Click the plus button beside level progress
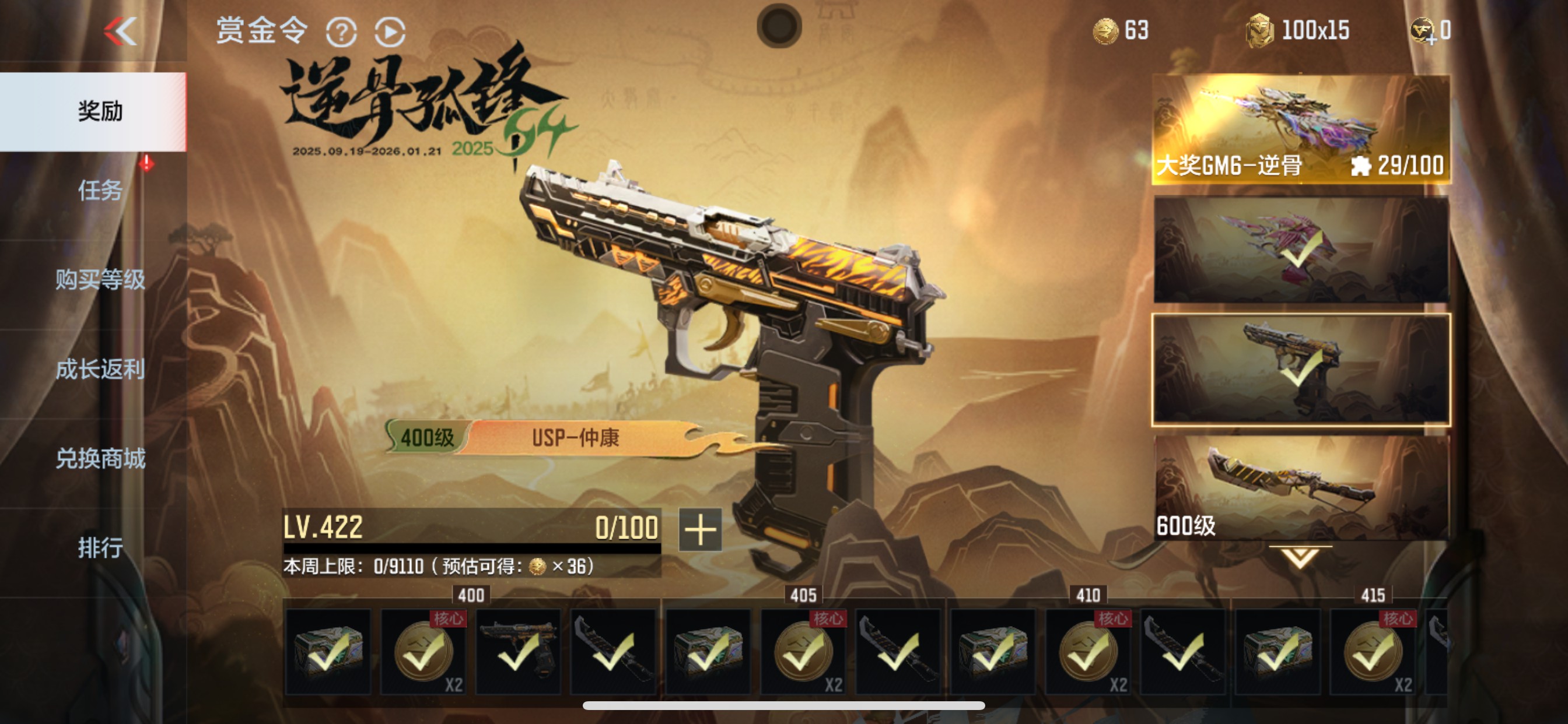1568x724 pixels. pyautogui.click(x=700, y=529)
